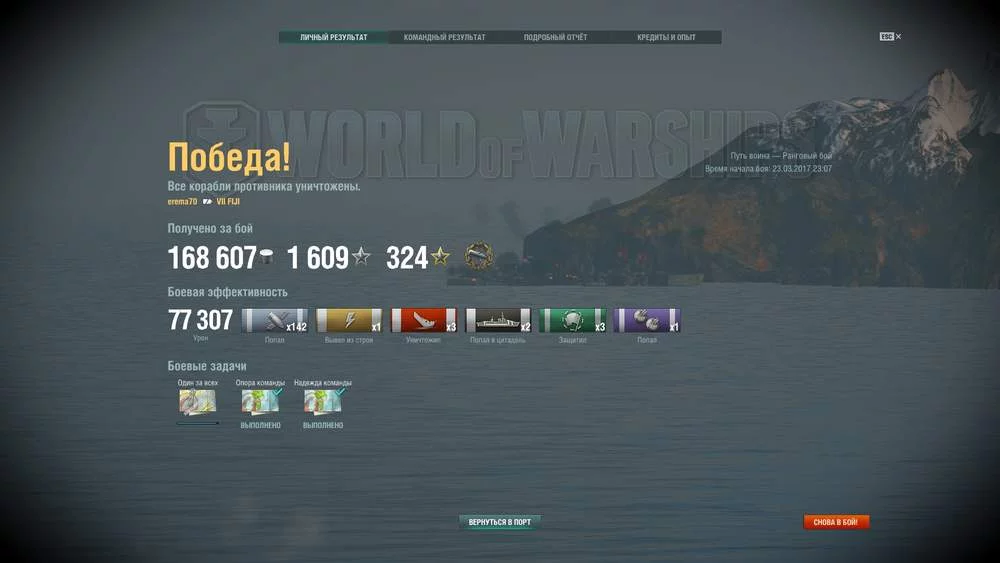Open the Один за всех combat mission
Viewport: 1000px width, 563px height.
pos(197,402)
